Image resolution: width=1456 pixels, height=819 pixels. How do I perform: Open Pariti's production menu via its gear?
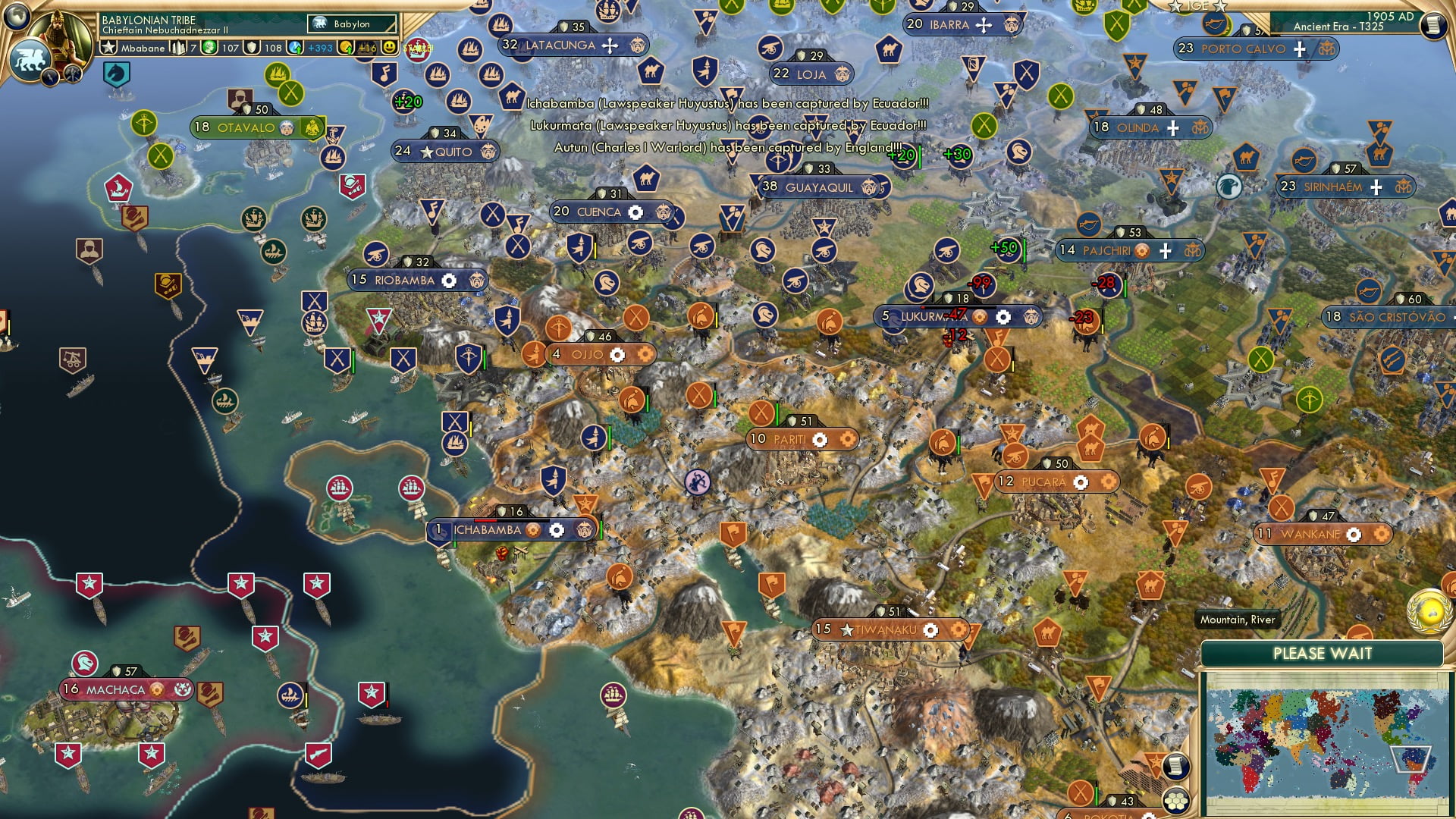tap(821, 438)
